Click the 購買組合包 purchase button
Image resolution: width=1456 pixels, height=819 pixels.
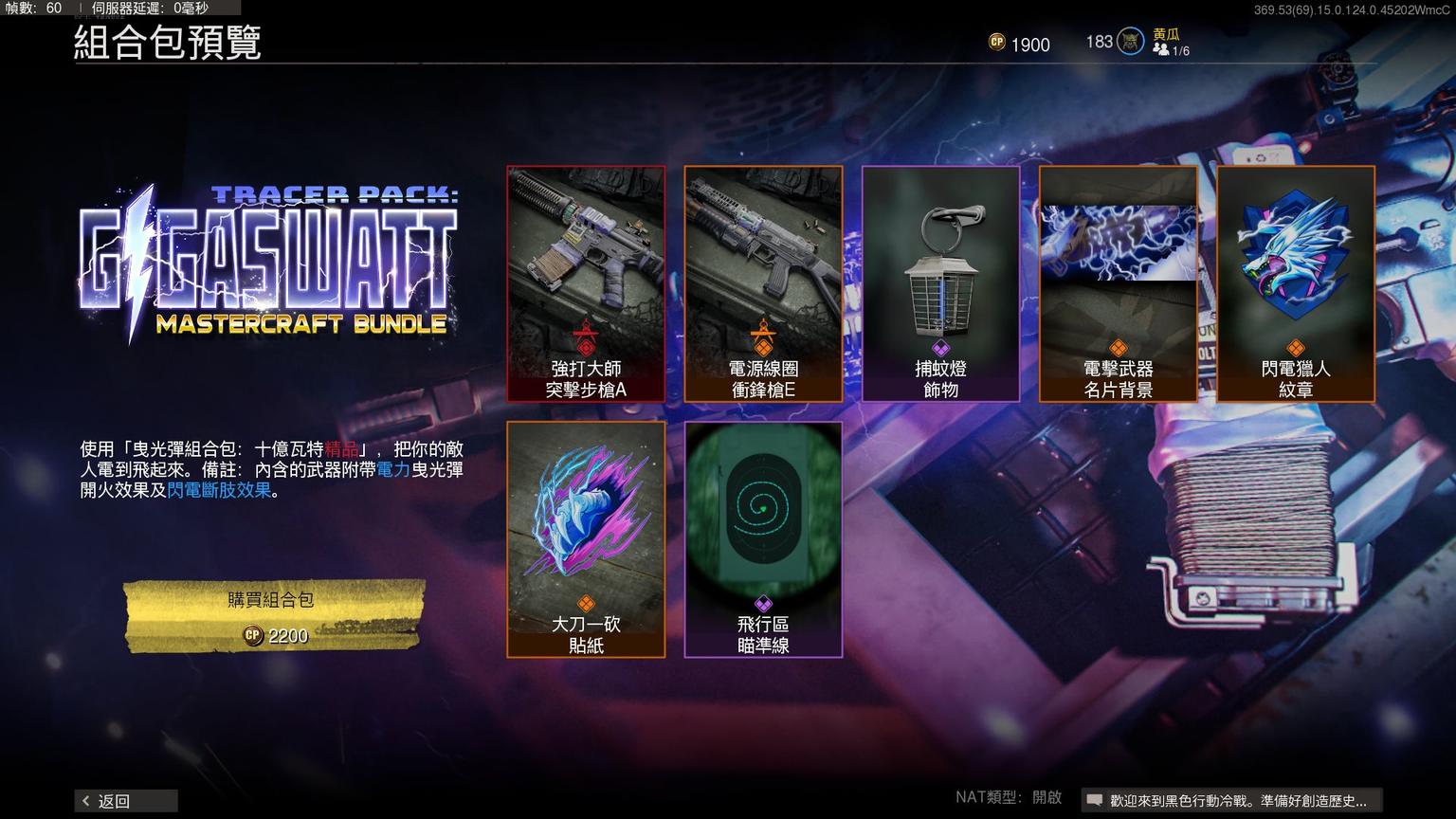pyautogui.click(x=273, y=616)
